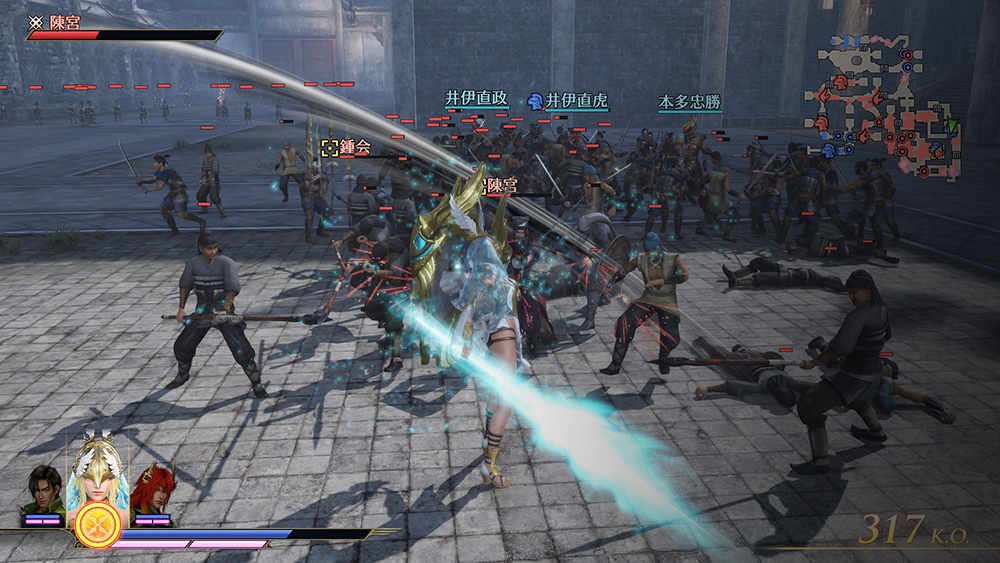The image size is (1000, 563).
Task: Switch to the dark-haired male character portrait
Action: [x=43, y=492]
